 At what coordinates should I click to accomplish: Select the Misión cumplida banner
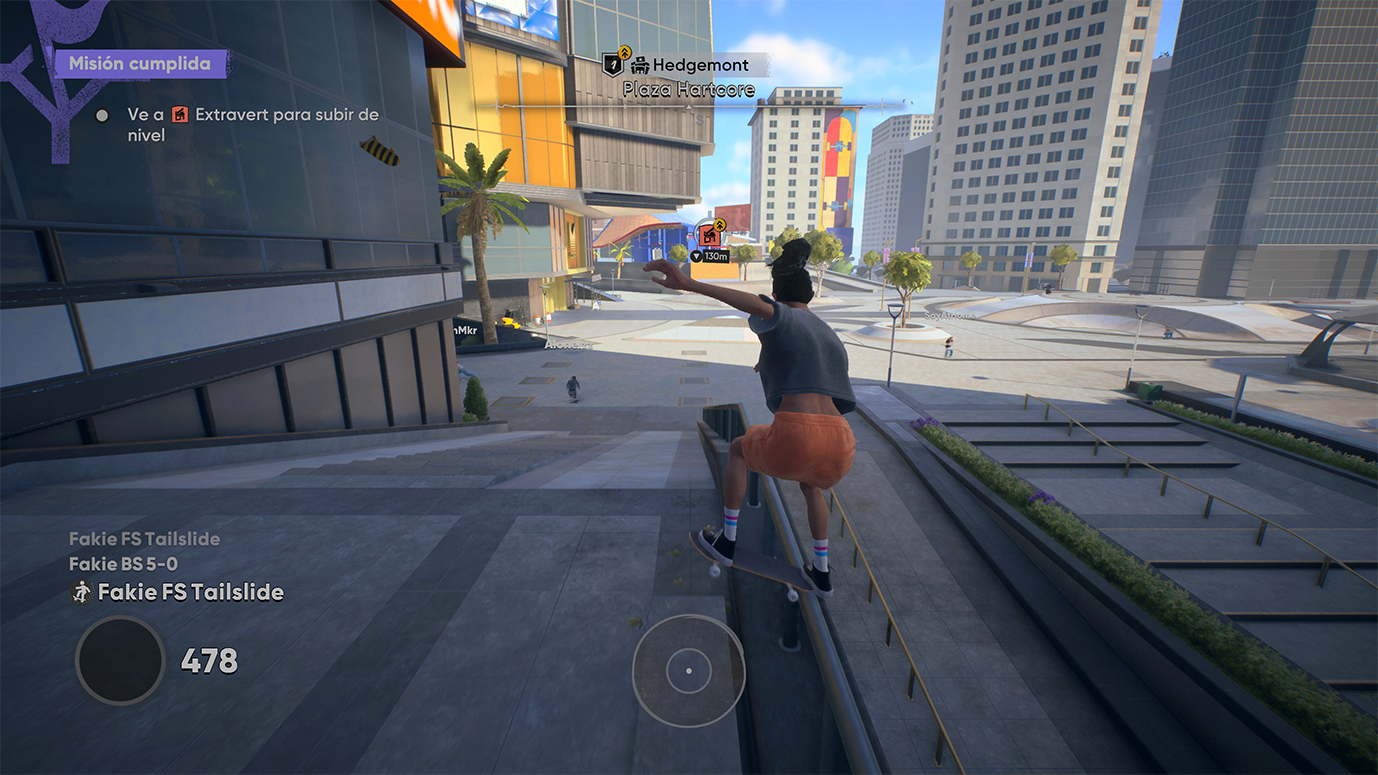[x=140, y=64]
